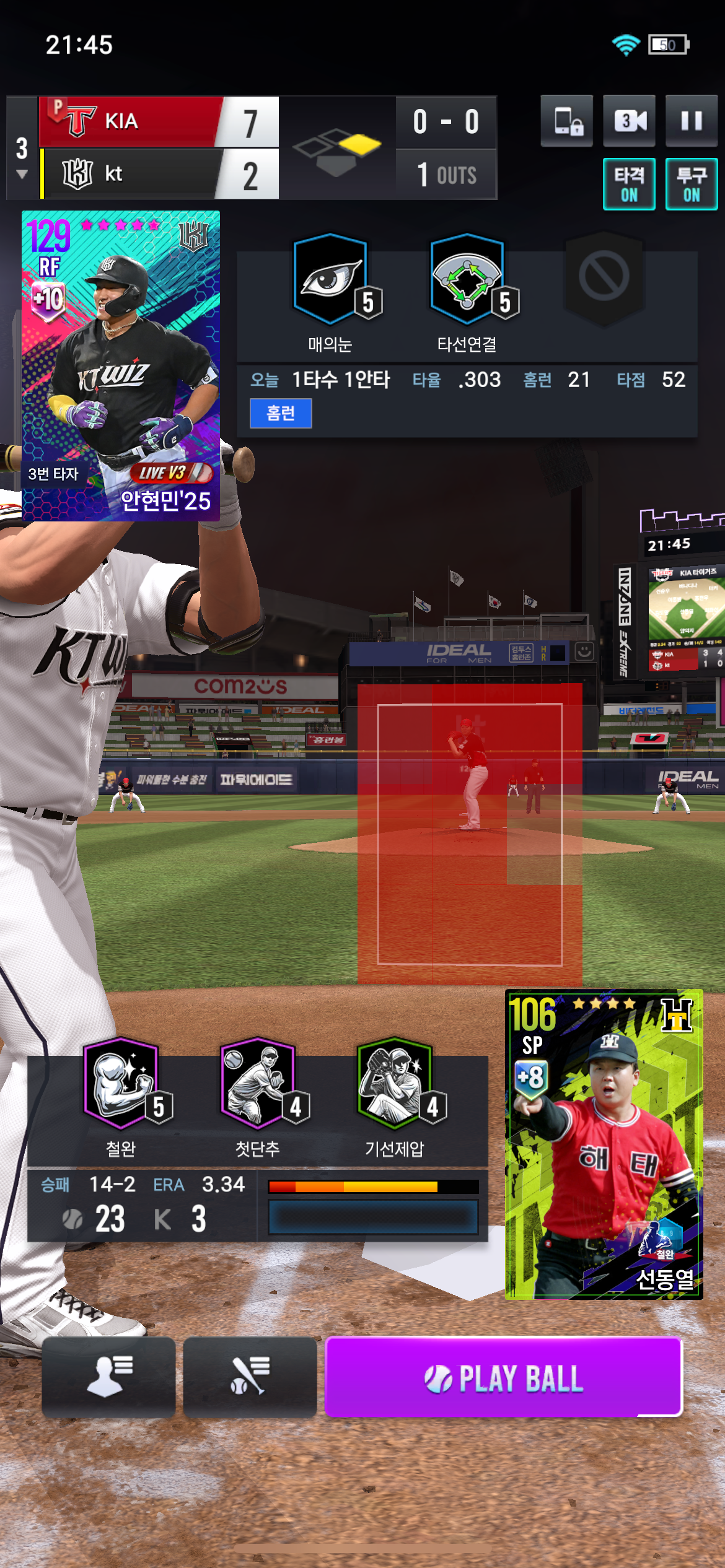Select the locked empty skill slot
The width and height of the screenshot is (725, 1568).
click(x=604, y=277)
